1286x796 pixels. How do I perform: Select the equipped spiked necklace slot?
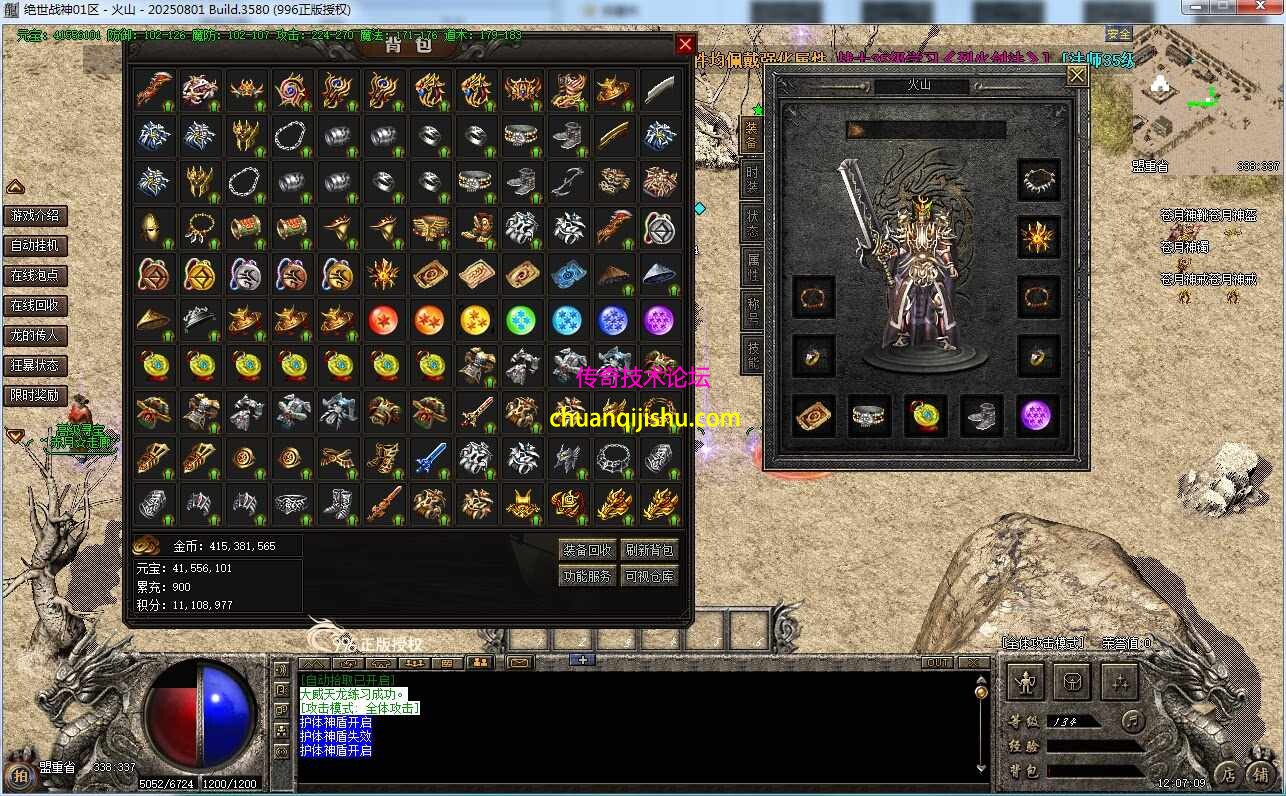click(1039, 181)
